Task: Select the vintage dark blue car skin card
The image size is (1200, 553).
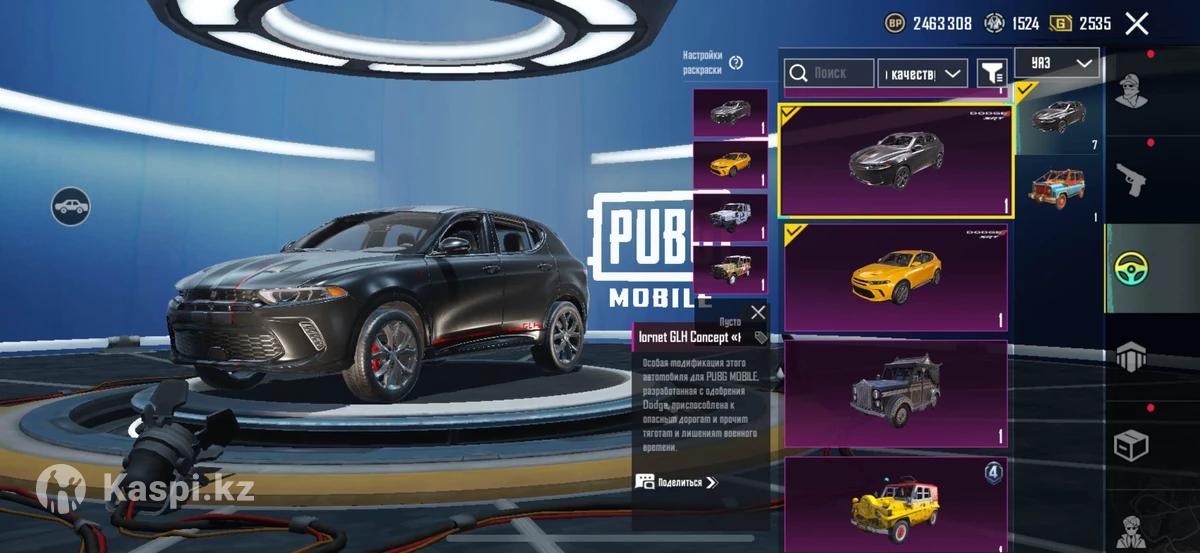Action: (896, 393)
